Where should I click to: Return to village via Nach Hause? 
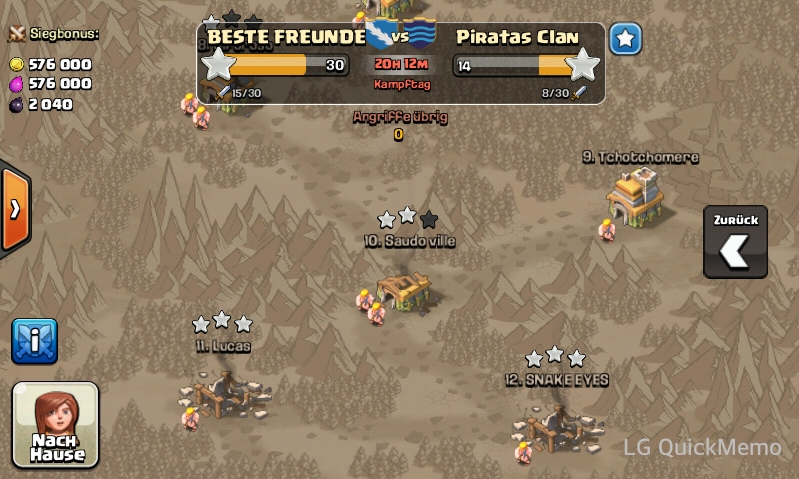(56, 425)
